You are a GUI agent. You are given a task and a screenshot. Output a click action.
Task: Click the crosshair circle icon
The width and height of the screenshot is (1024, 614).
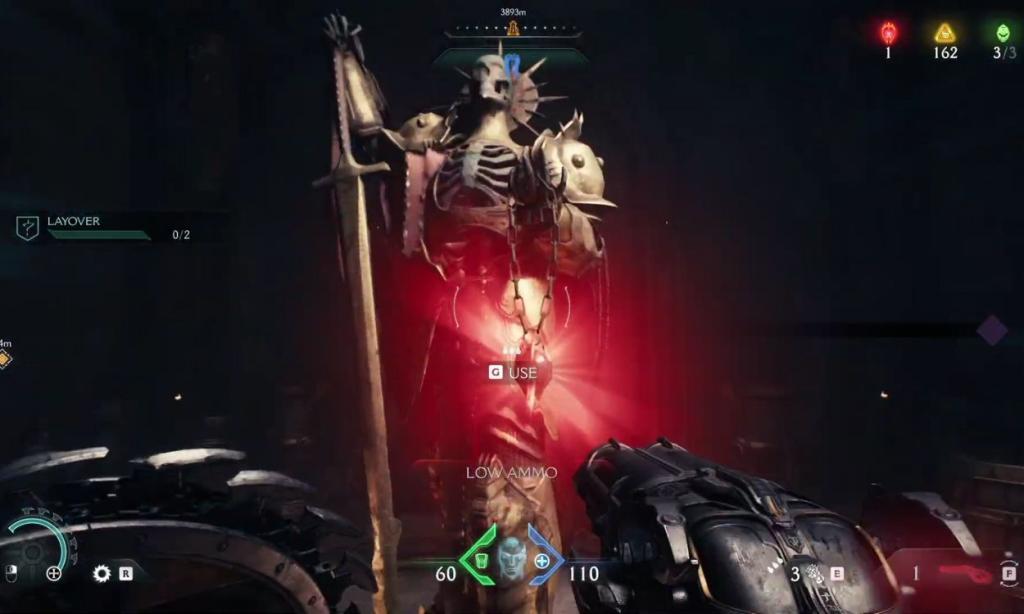(x=54, y=573)
